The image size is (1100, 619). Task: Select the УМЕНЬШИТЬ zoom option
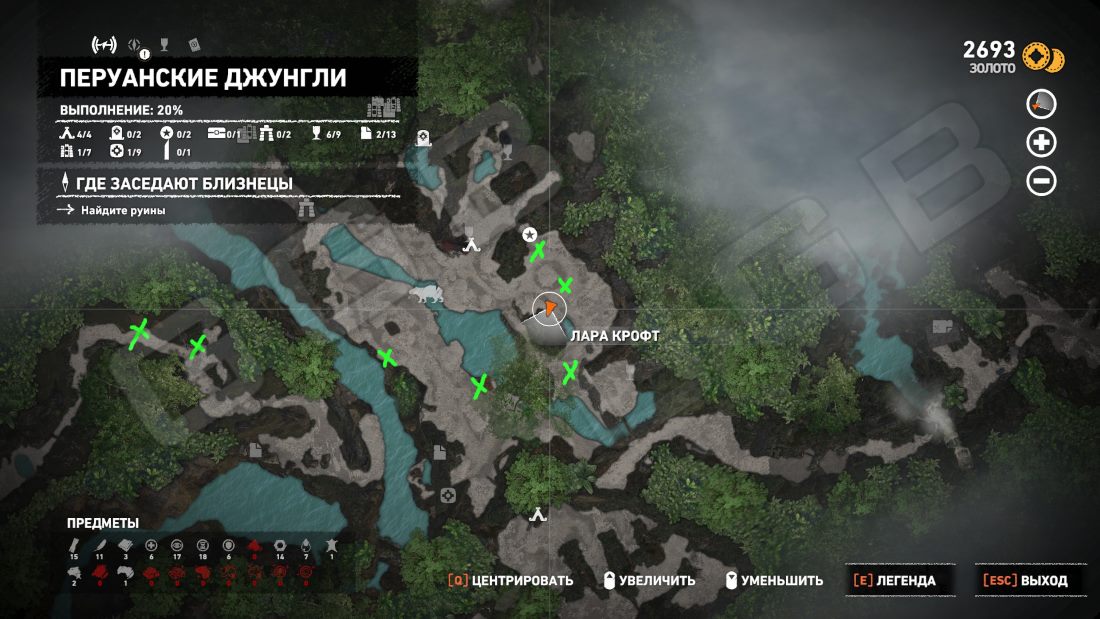(x=776, y=580)
